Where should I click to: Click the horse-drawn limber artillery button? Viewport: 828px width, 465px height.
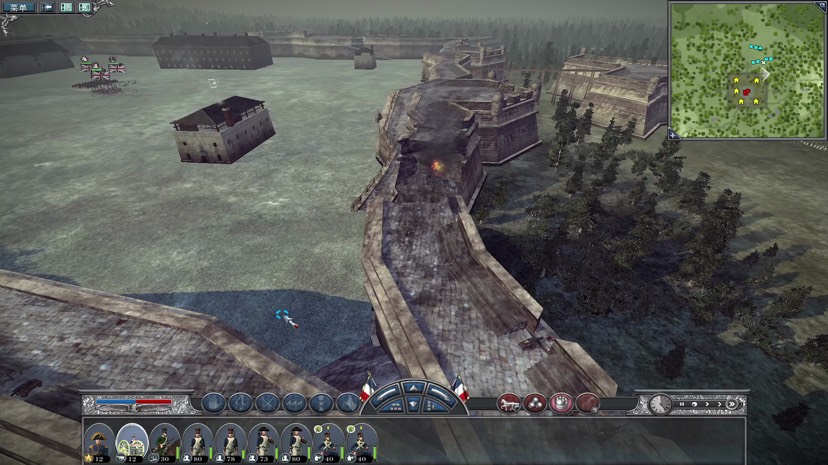pos(509,403)
